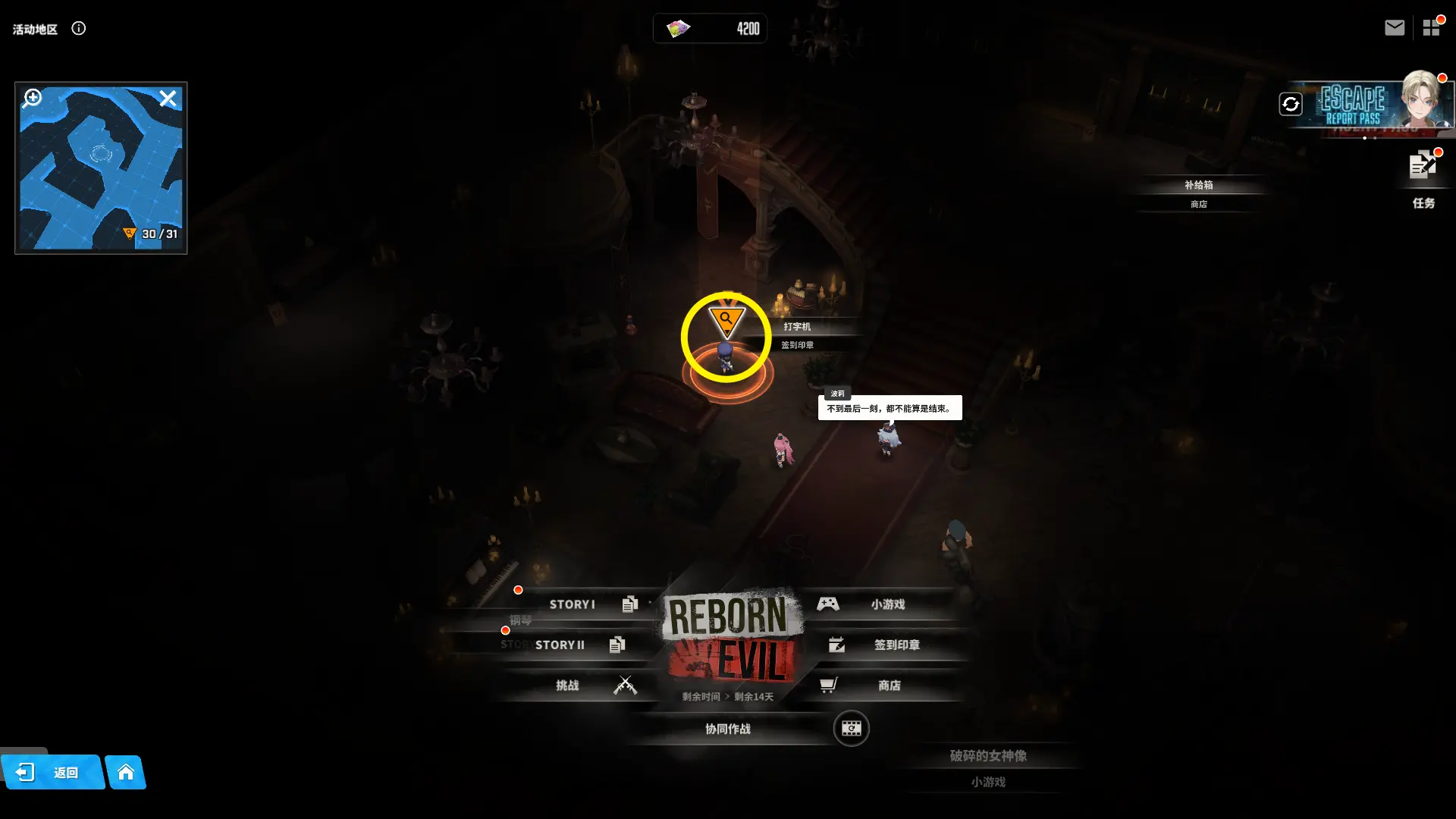
Task: Click the orange magnifier investigate marker
Action: click(726, 321)
